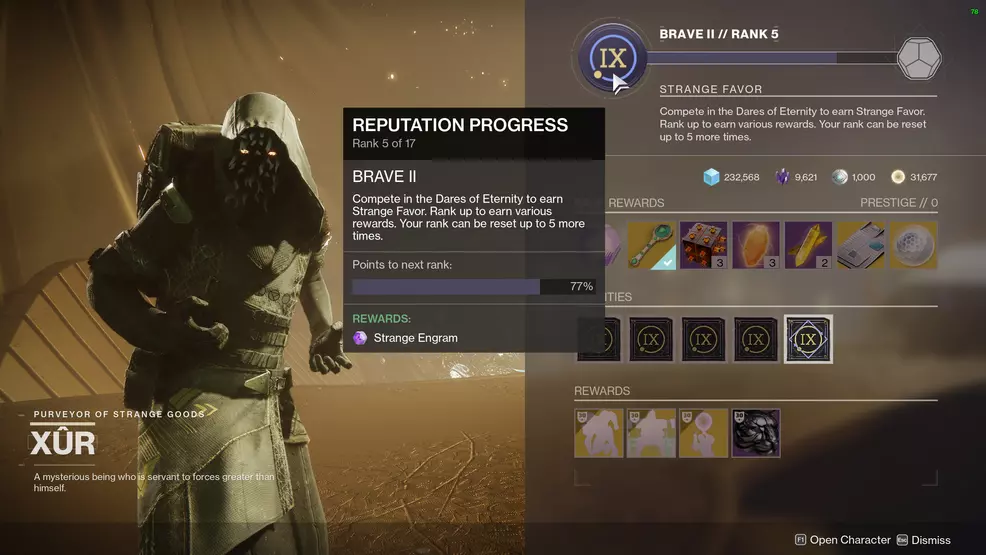Select the orb-holding emote reward
Image resolution: width=986 pixels, height=555 pixels.
(704, 433)
